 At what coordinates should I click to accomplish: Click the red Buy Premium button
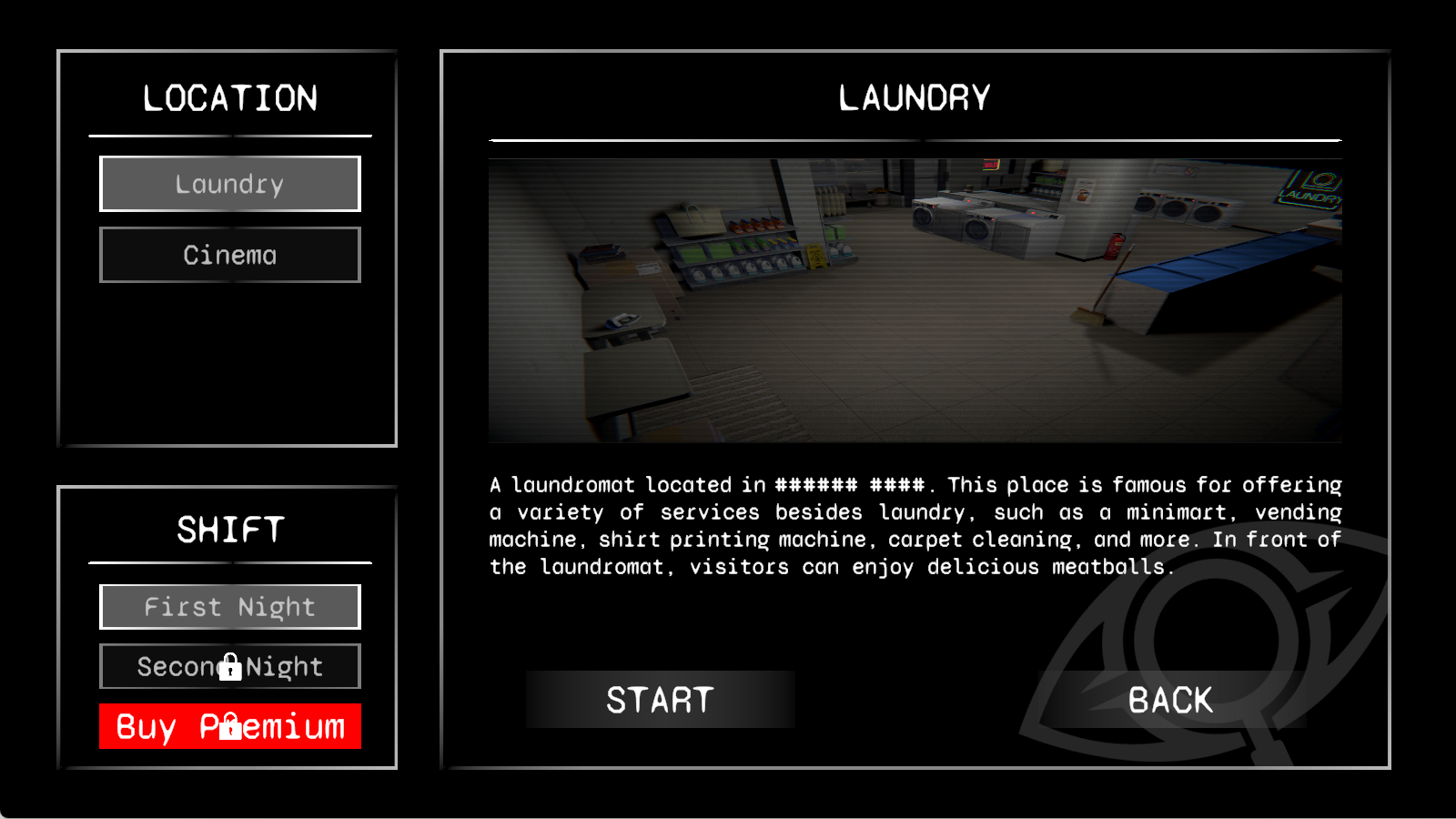[229, 726]
